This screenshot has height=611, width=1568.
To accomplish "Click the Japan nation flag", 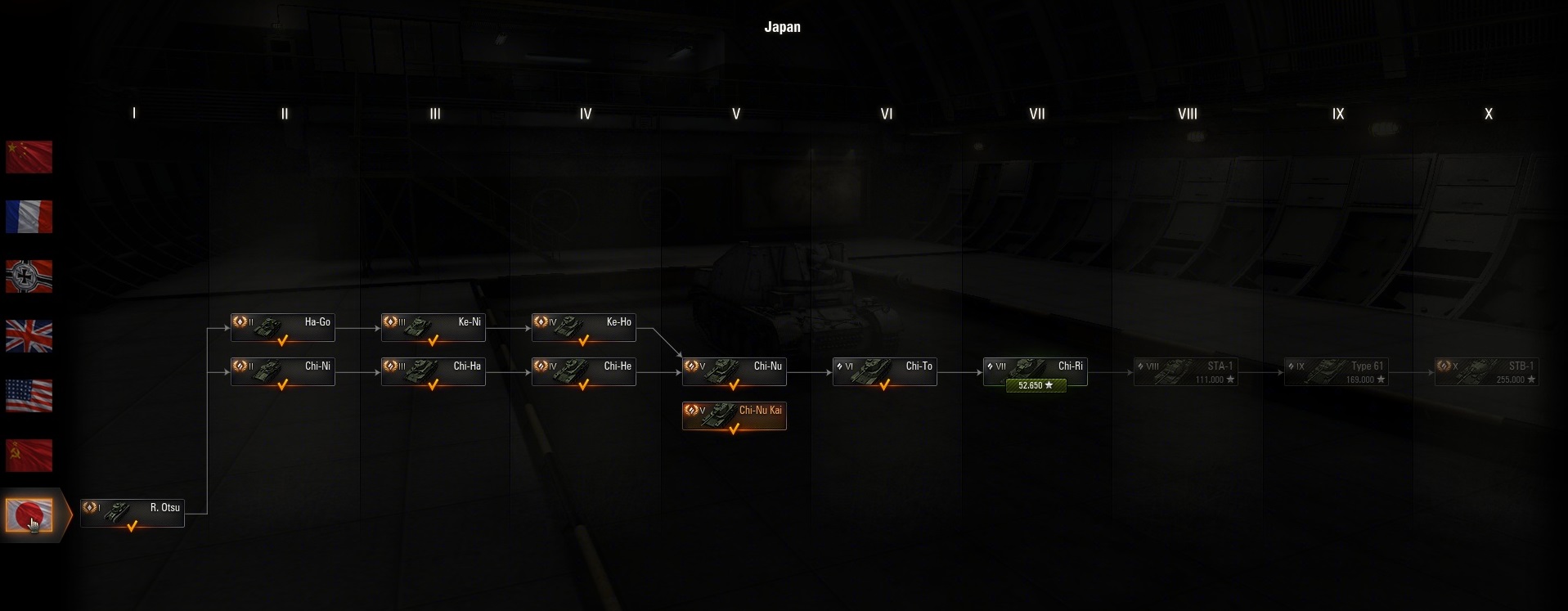I will [29, 515].
